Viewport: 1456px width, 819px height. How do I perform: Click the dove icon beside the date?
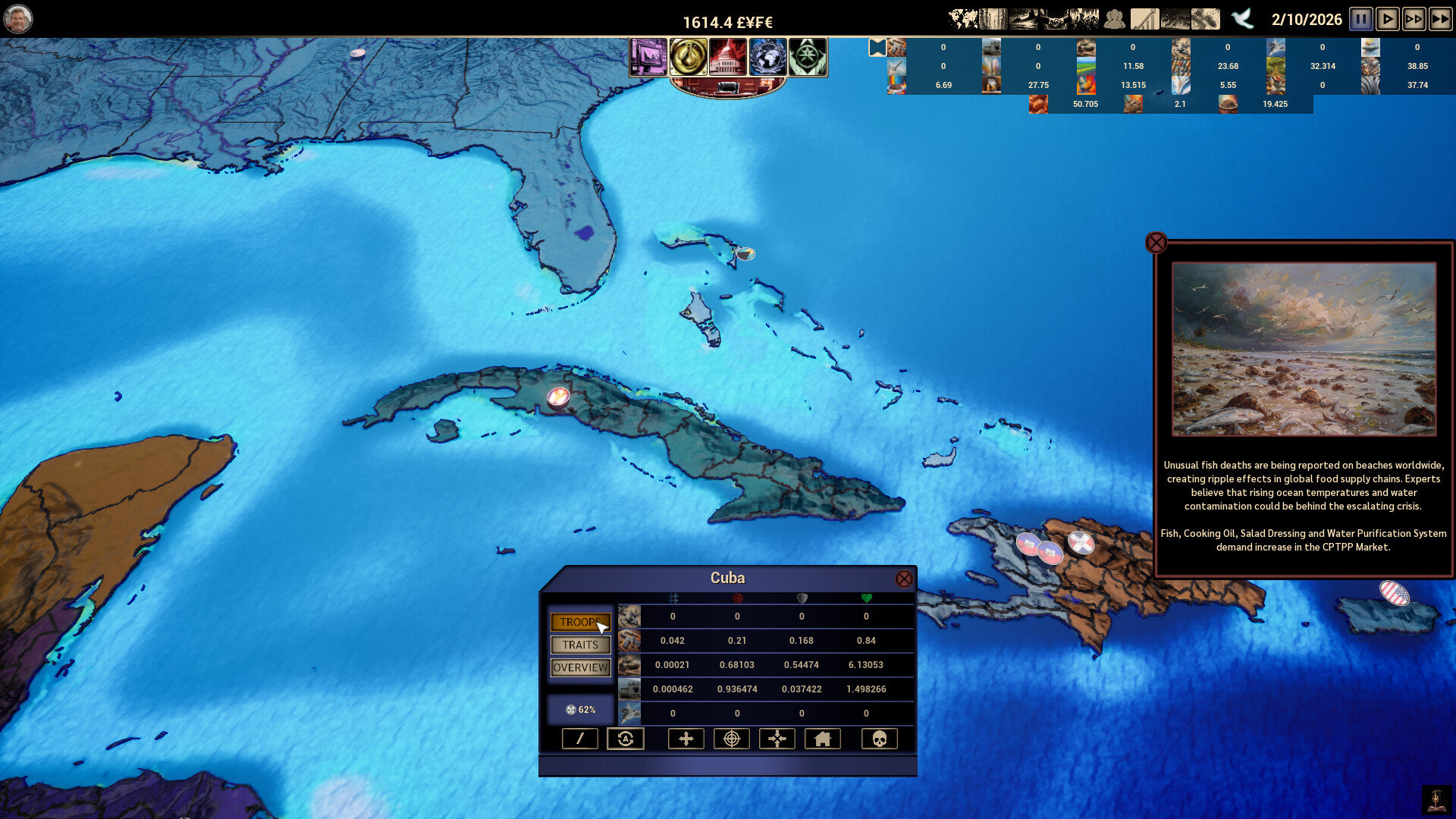point(1242,19)
